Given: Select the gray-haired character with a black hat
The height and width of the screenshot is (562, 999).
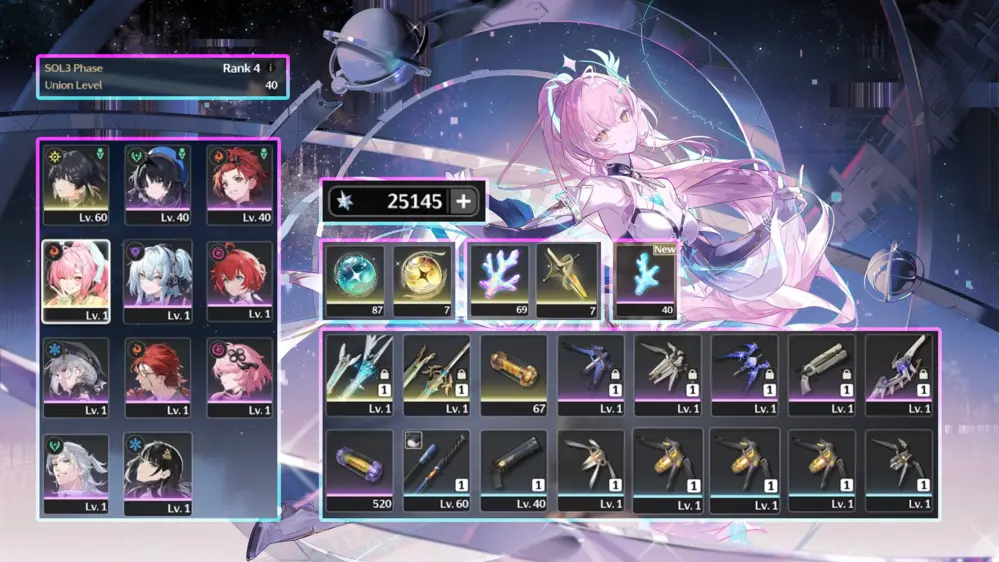Looking at the screenshot, I should point(75,377).
